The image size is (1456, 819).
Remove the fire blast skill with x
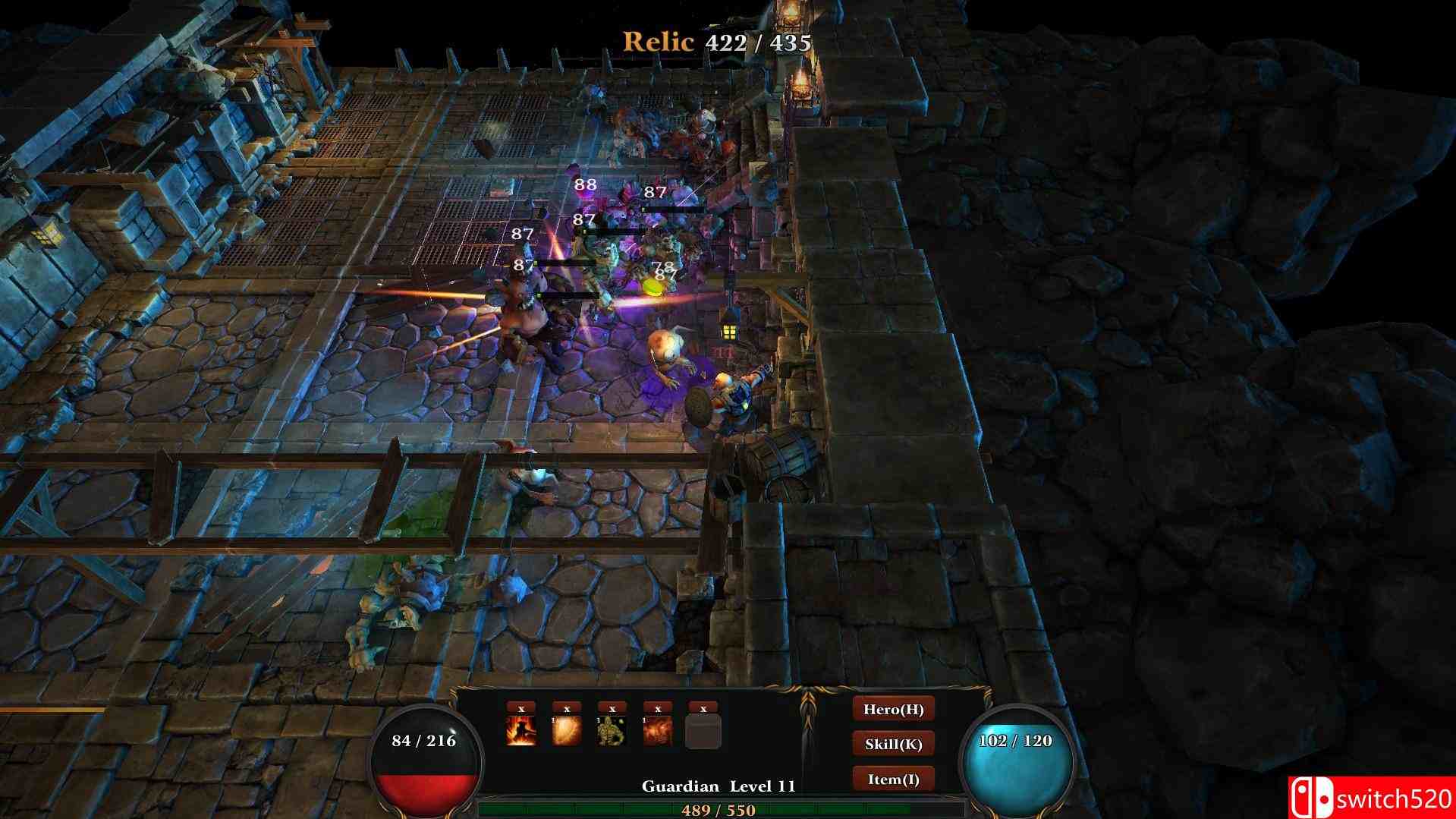(656, 707)
